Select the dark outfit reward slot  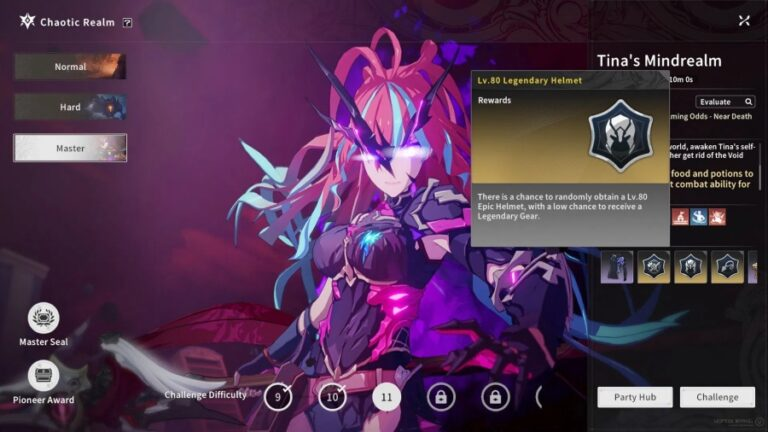[x=617, y=267]
